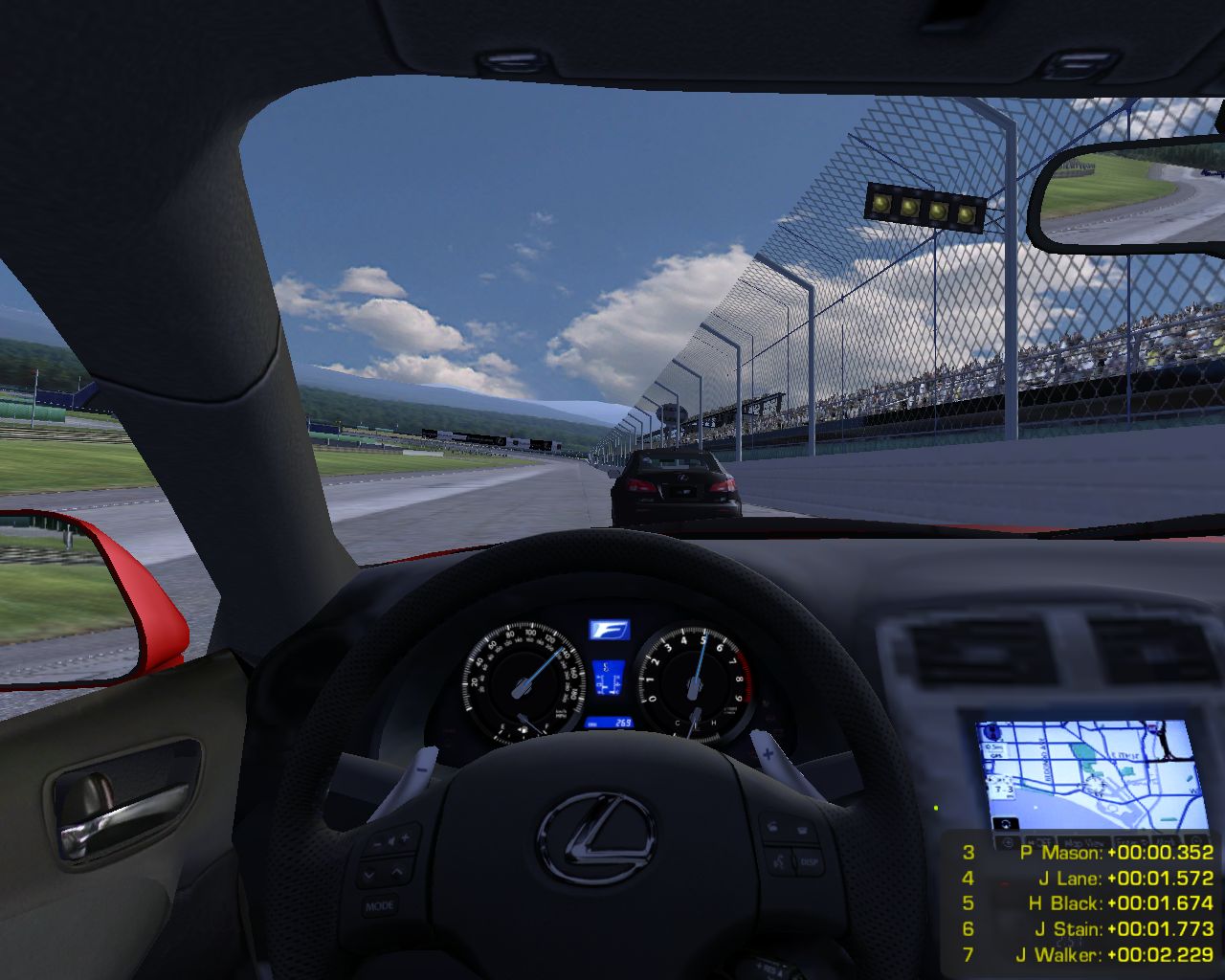Select Map View on the navigation screen
1225x980 pixels.
[1083, 841]
